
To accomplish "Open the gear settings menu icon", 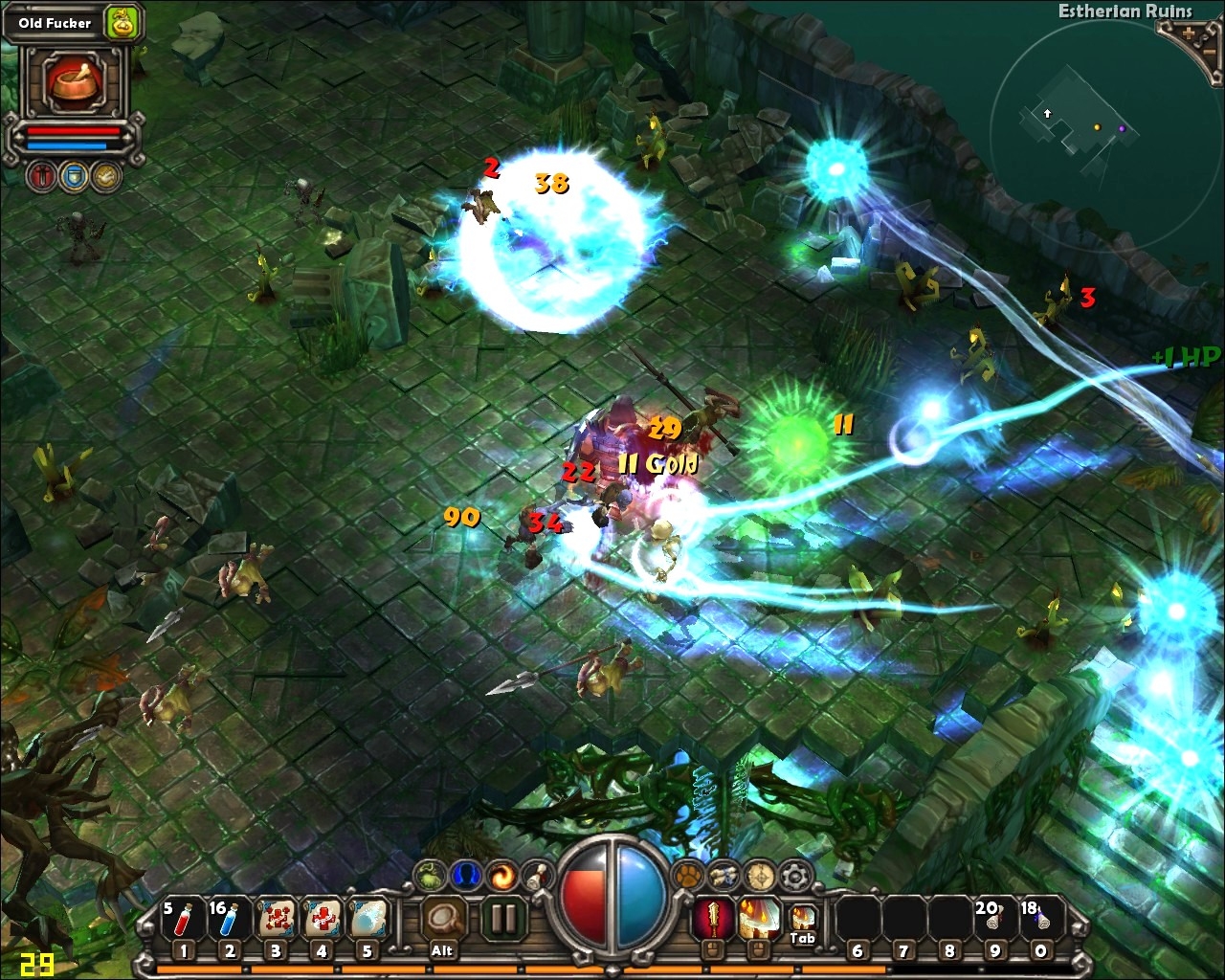I will (794, 874).
